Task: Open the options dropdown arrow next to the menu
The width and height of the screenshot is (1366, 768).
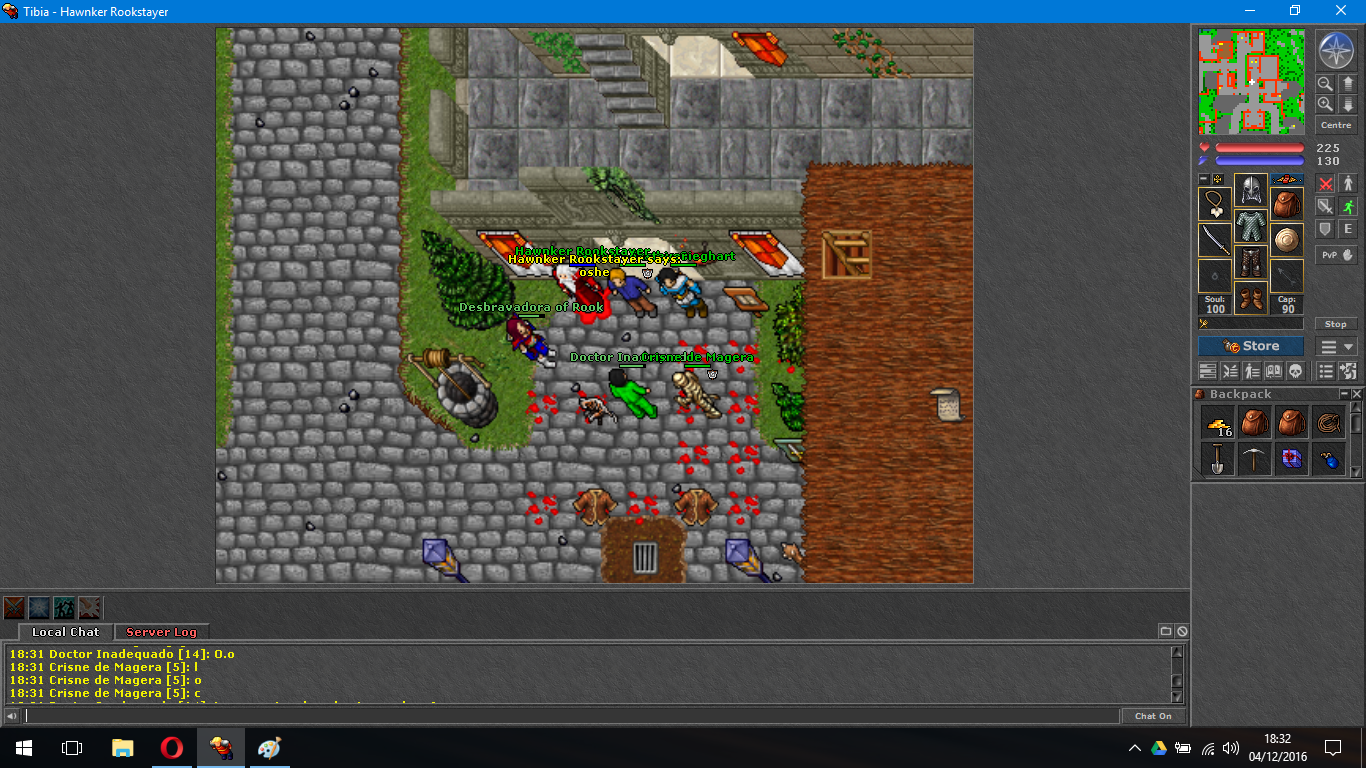Action: tap(1347, 346)
